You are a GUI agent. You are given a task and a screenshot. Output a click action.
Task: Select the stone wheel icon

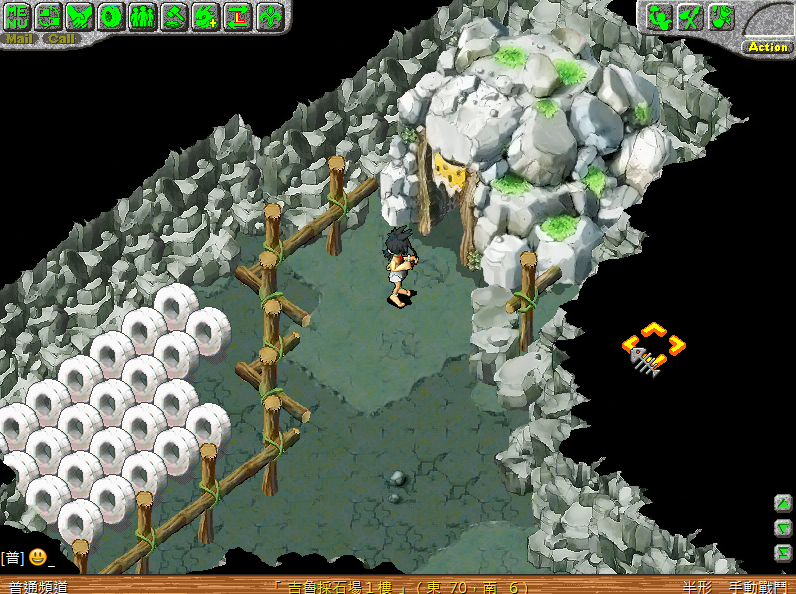click(111, 16)
